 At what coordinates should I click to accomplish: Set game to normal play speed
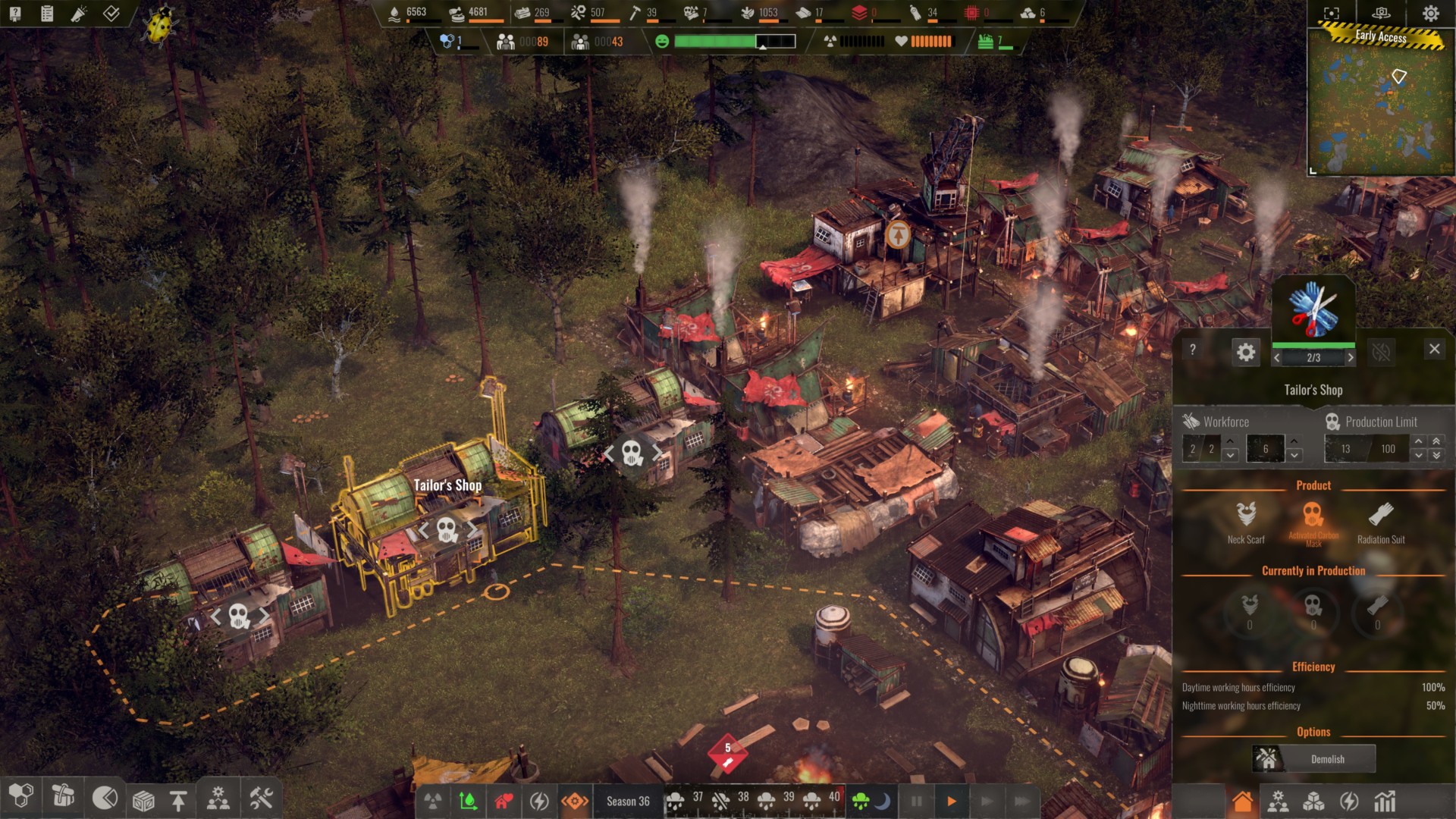tap(952, 801)
